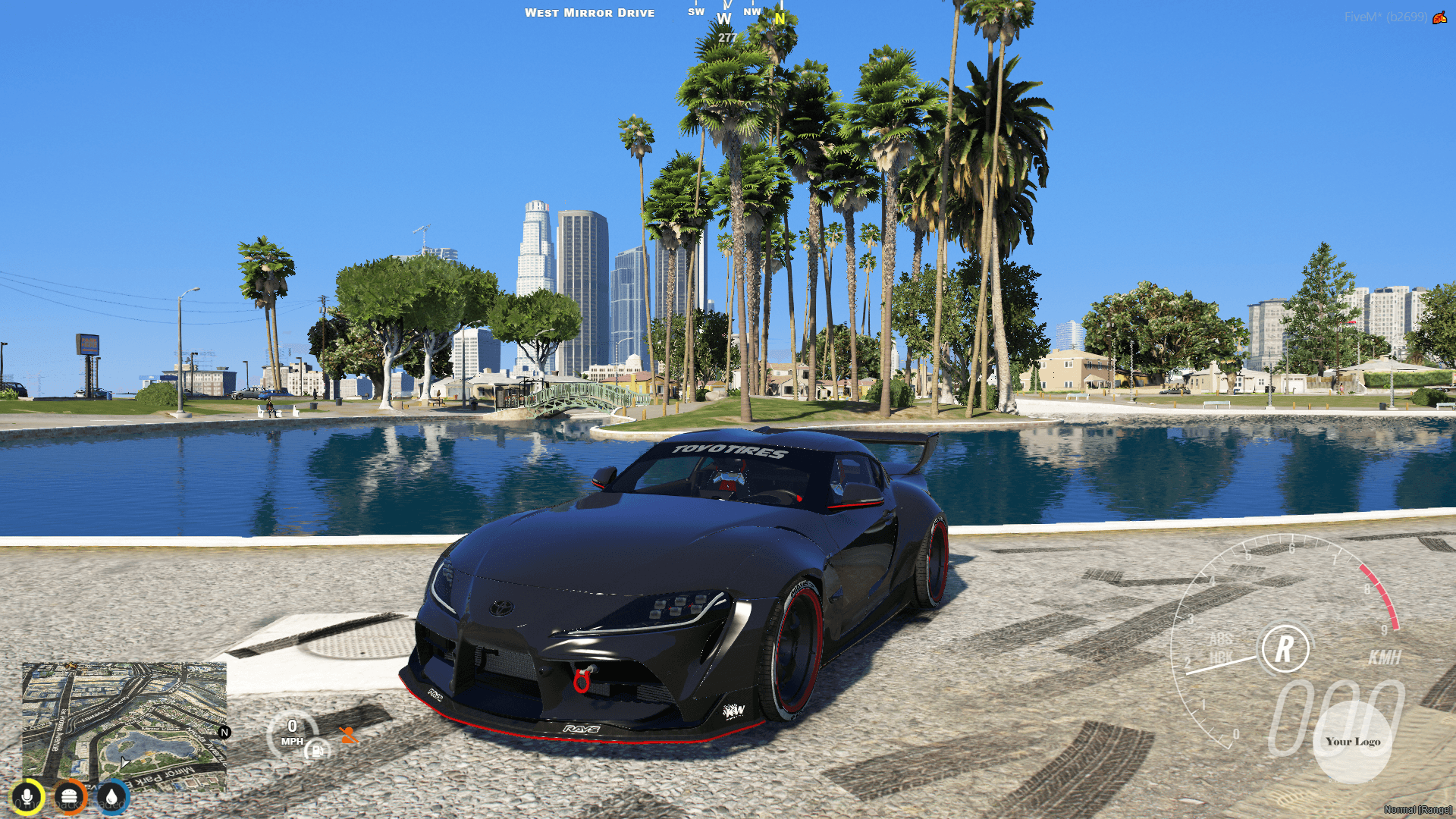Select the R gear indicator on the tachometer

tap(1287, 650)
